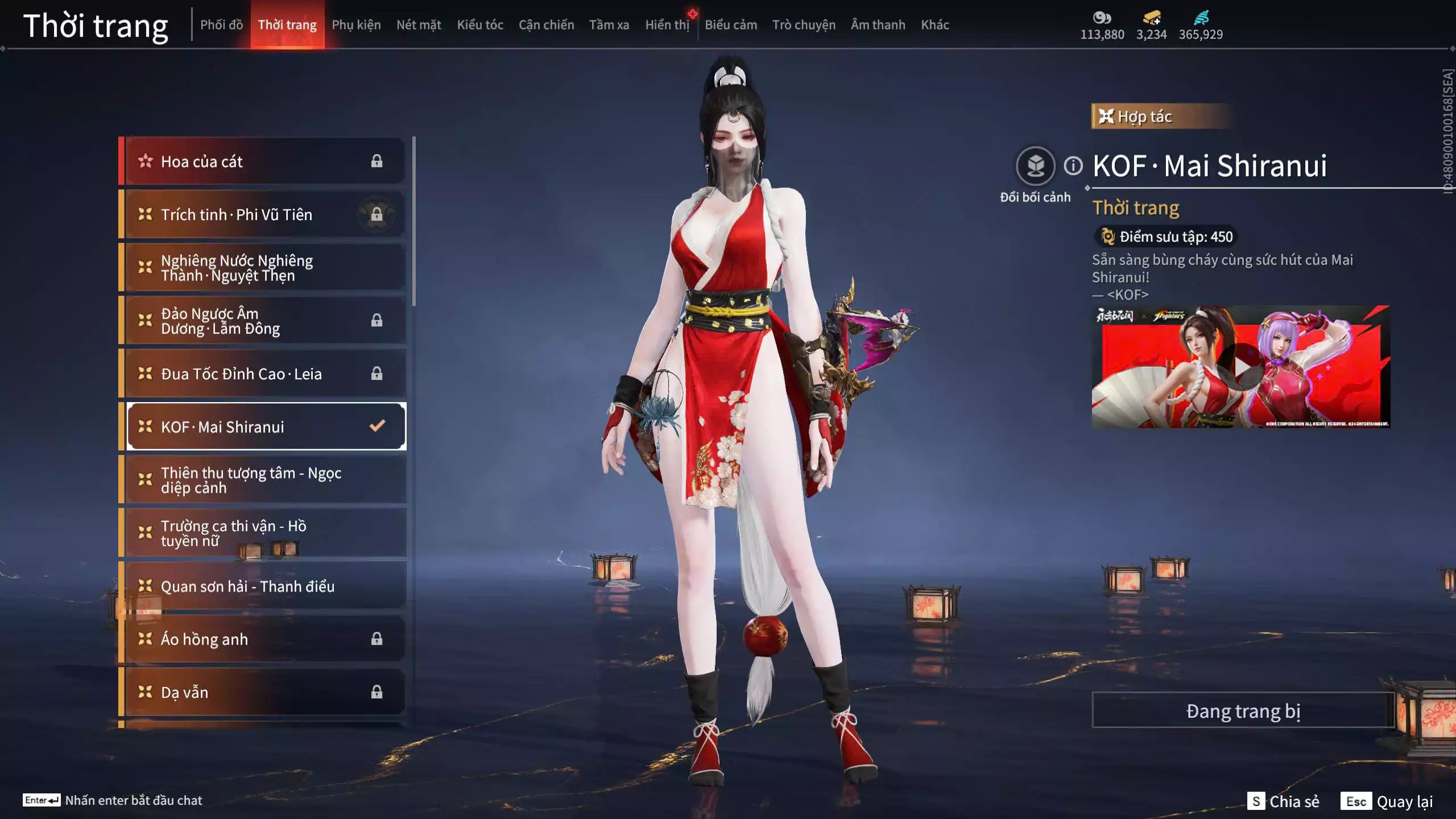
Task: Select the Nét mặt tab
Action: 419,25
